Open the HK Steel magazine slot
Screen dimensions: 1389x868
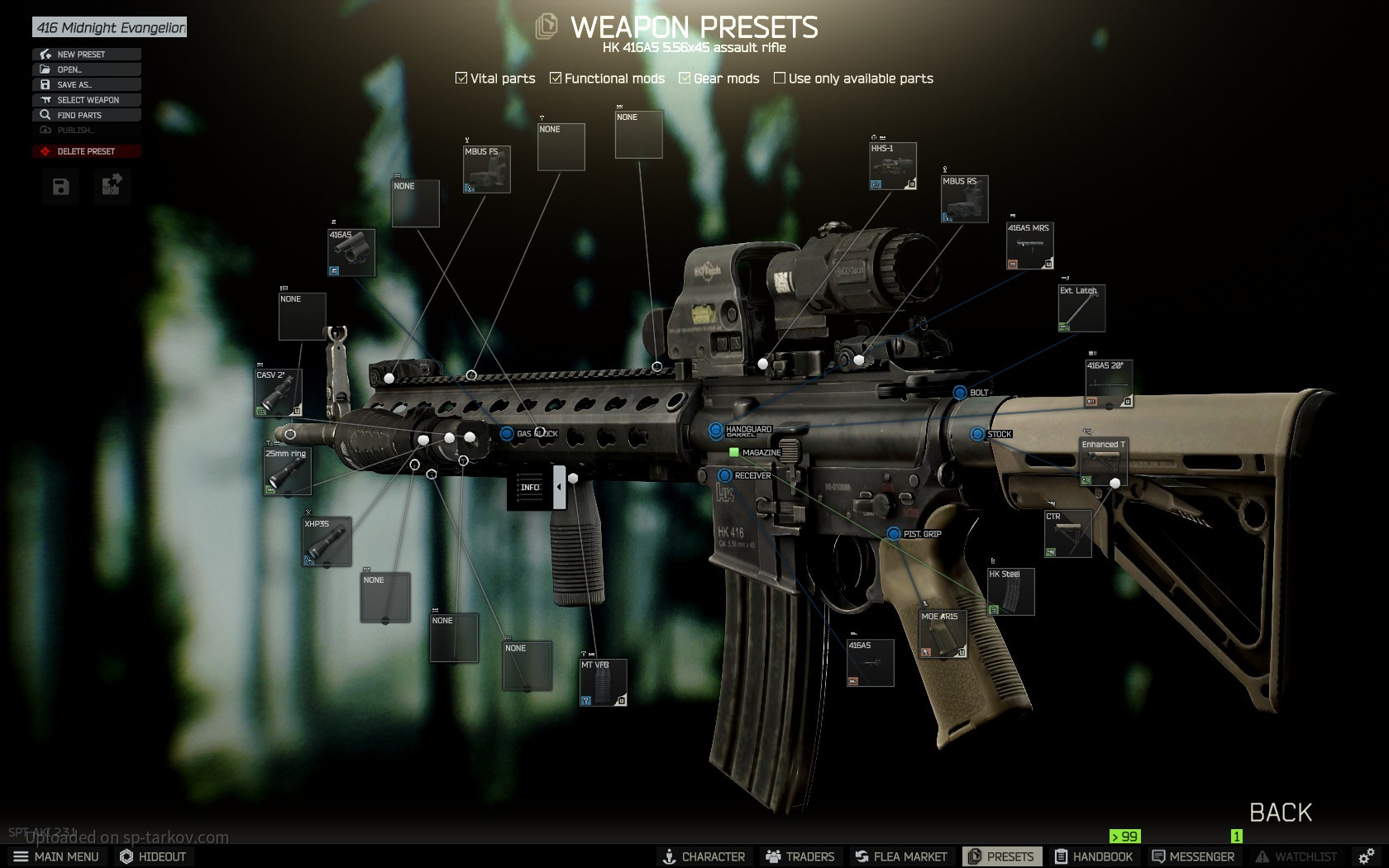(x=1011, y=592)
